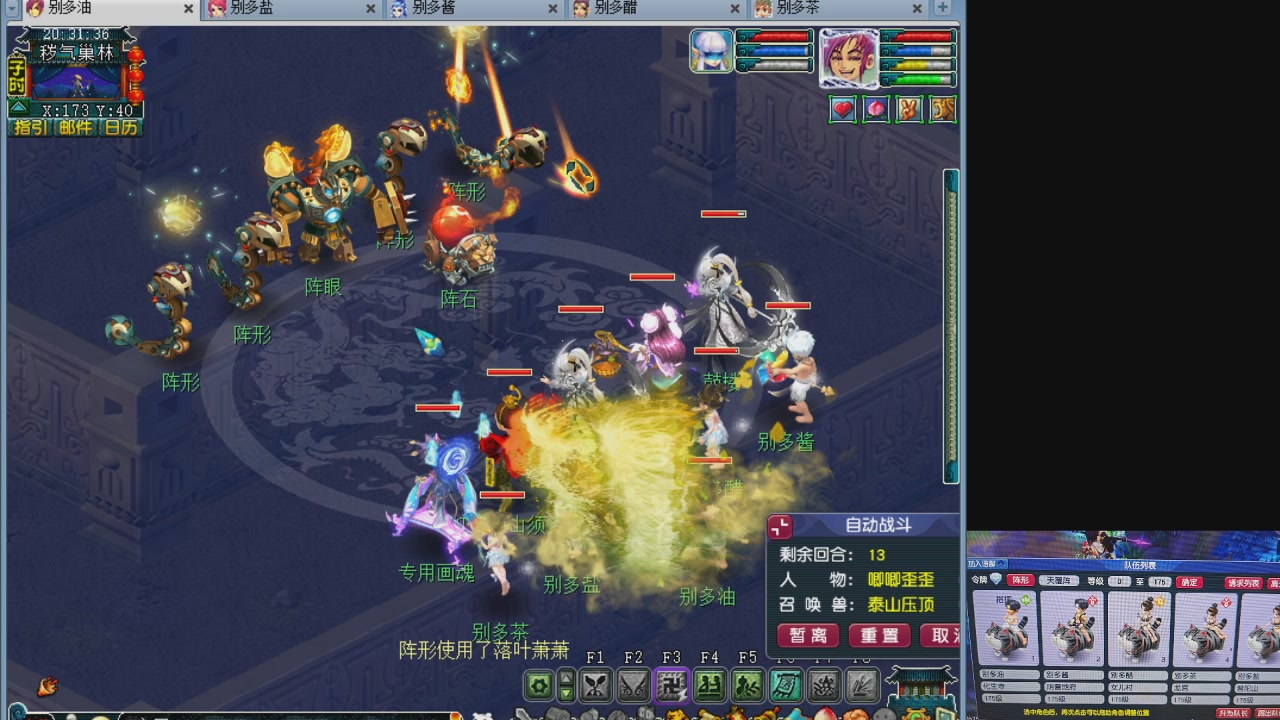Select the F4 skill icon

point(712,685)
